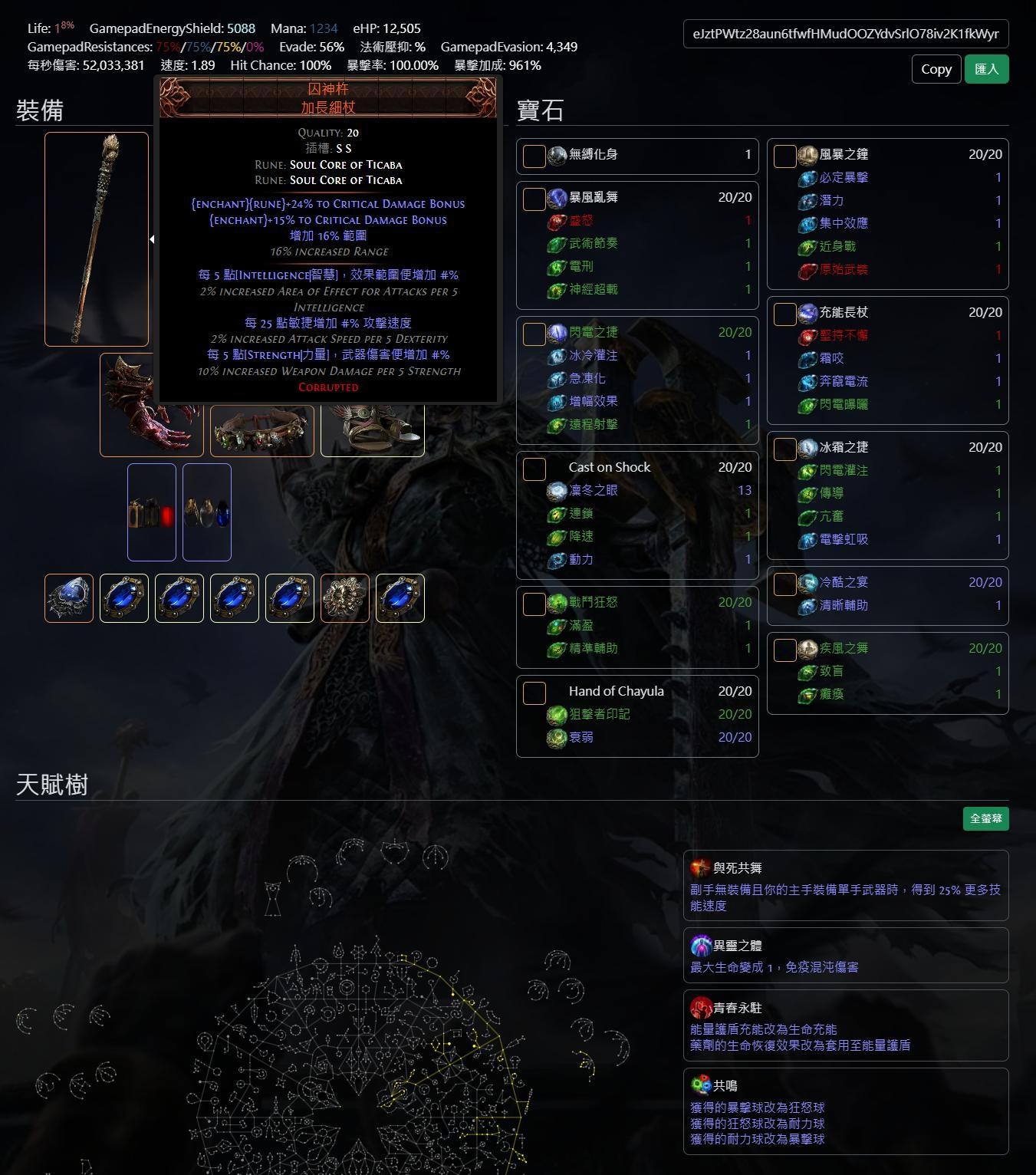Click the 電刑 support gem icon
1036x1175 pixels.
point(557,266)
